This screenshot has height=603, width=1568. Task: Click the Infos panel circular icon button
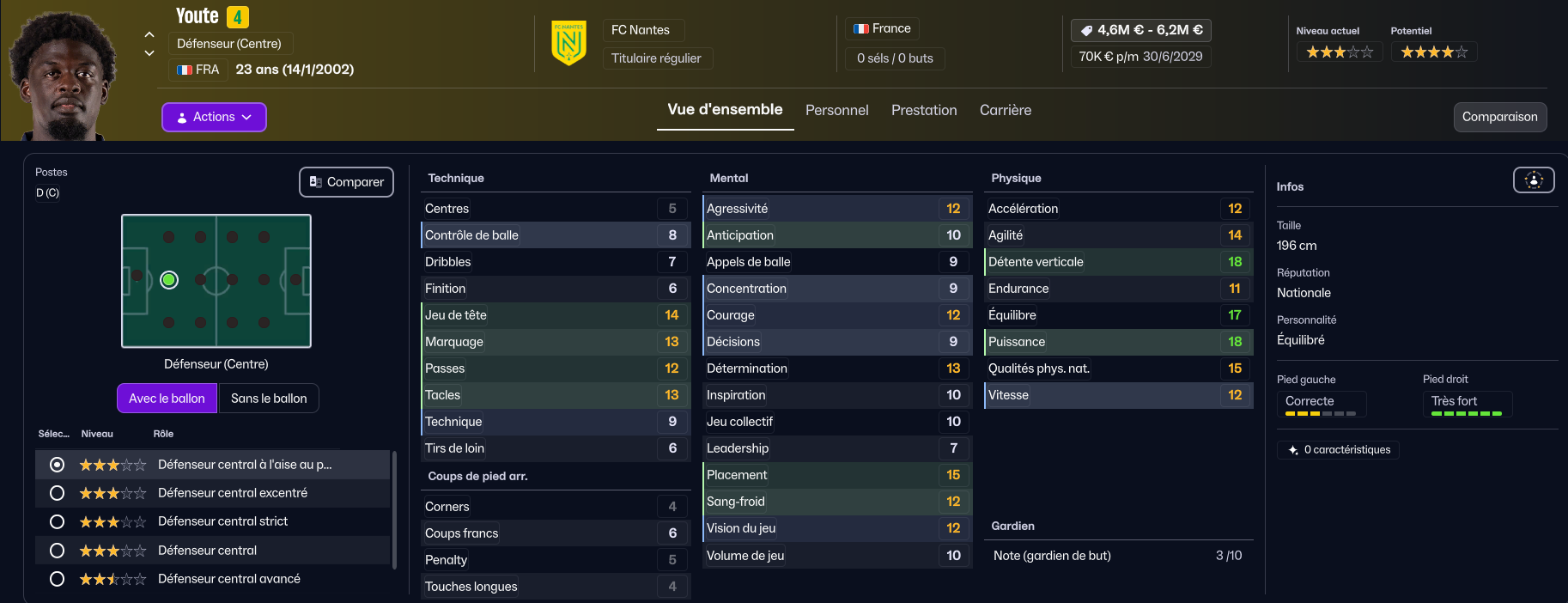click(x=1533, y=180)
